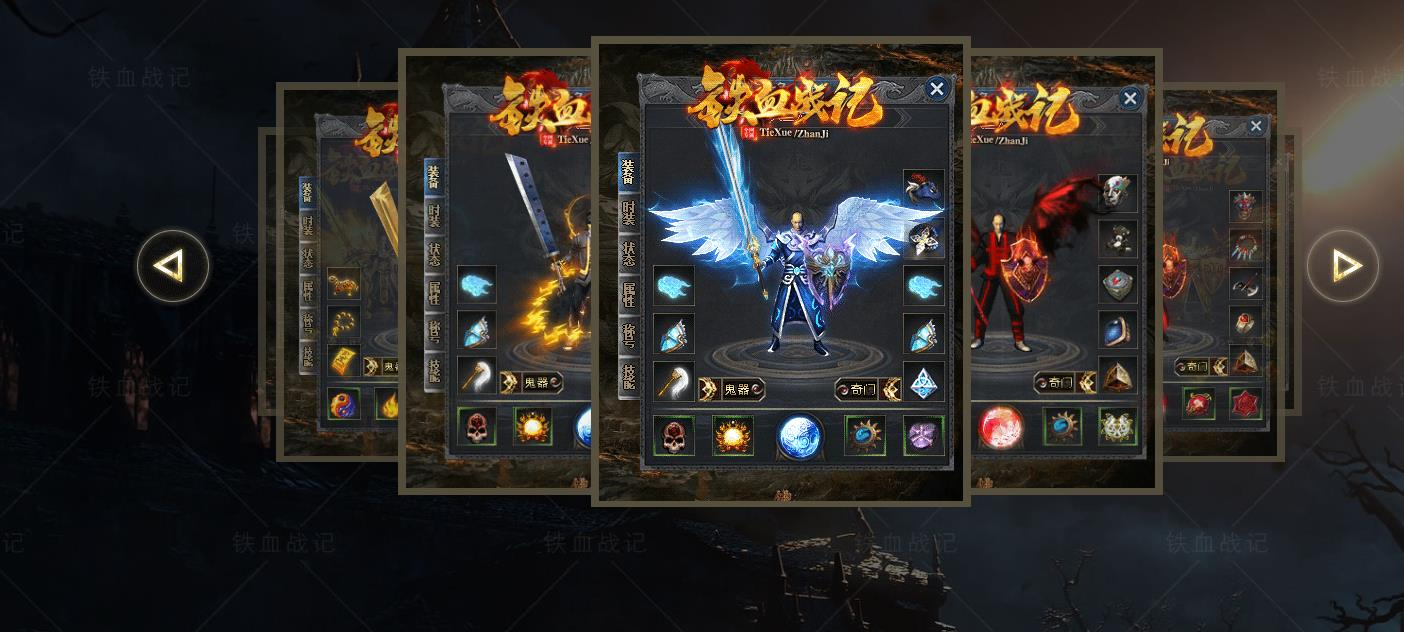
Task: Select the 属性 tab on the front panel
Action: [628, 293]
